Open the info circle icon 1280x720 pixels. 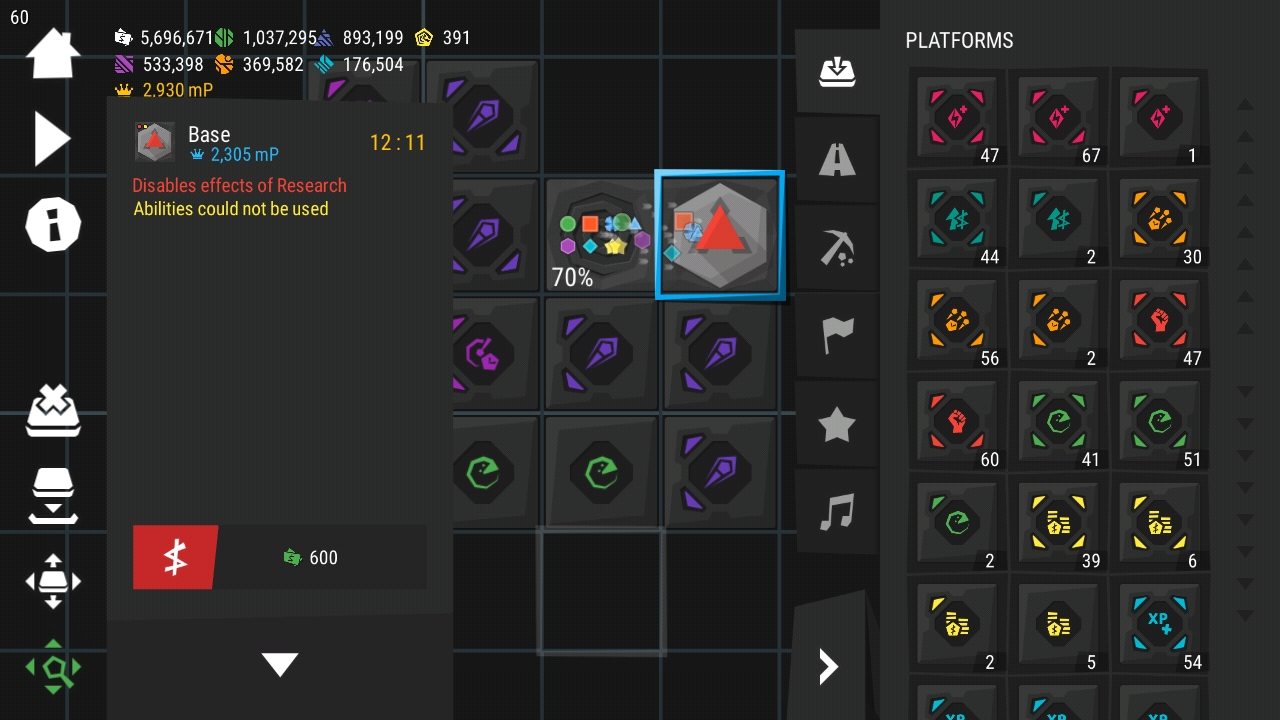52,223
